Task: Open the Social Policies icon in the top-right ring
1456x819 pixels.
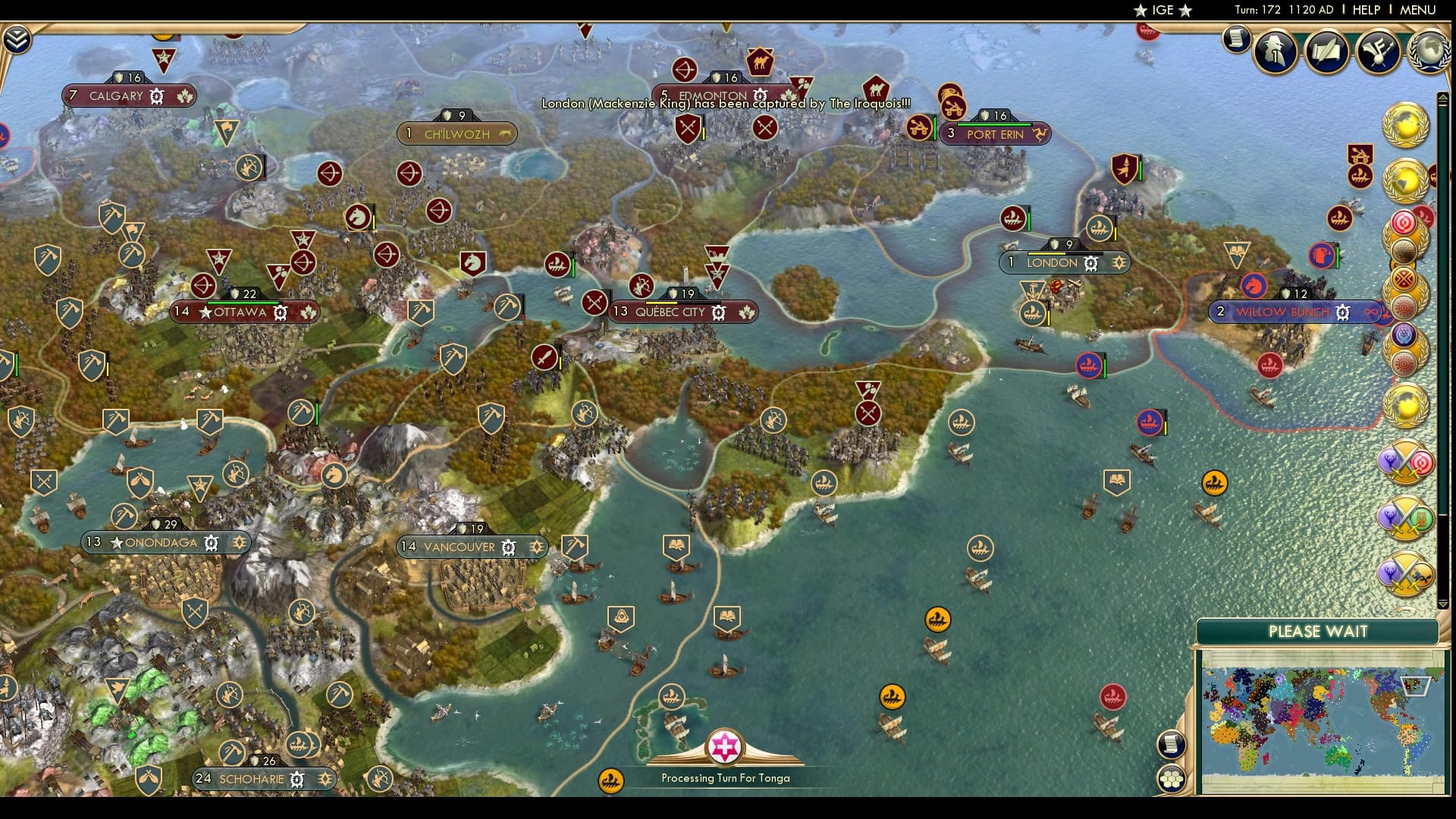Action: [x=1379, y=52]
